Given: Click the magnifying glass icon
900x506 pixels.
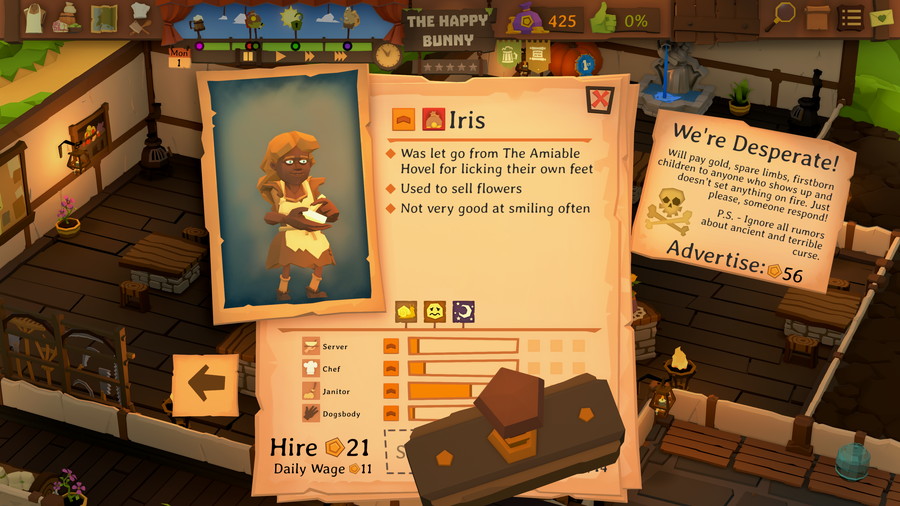Looking at the screenshot, I should 784,16.
